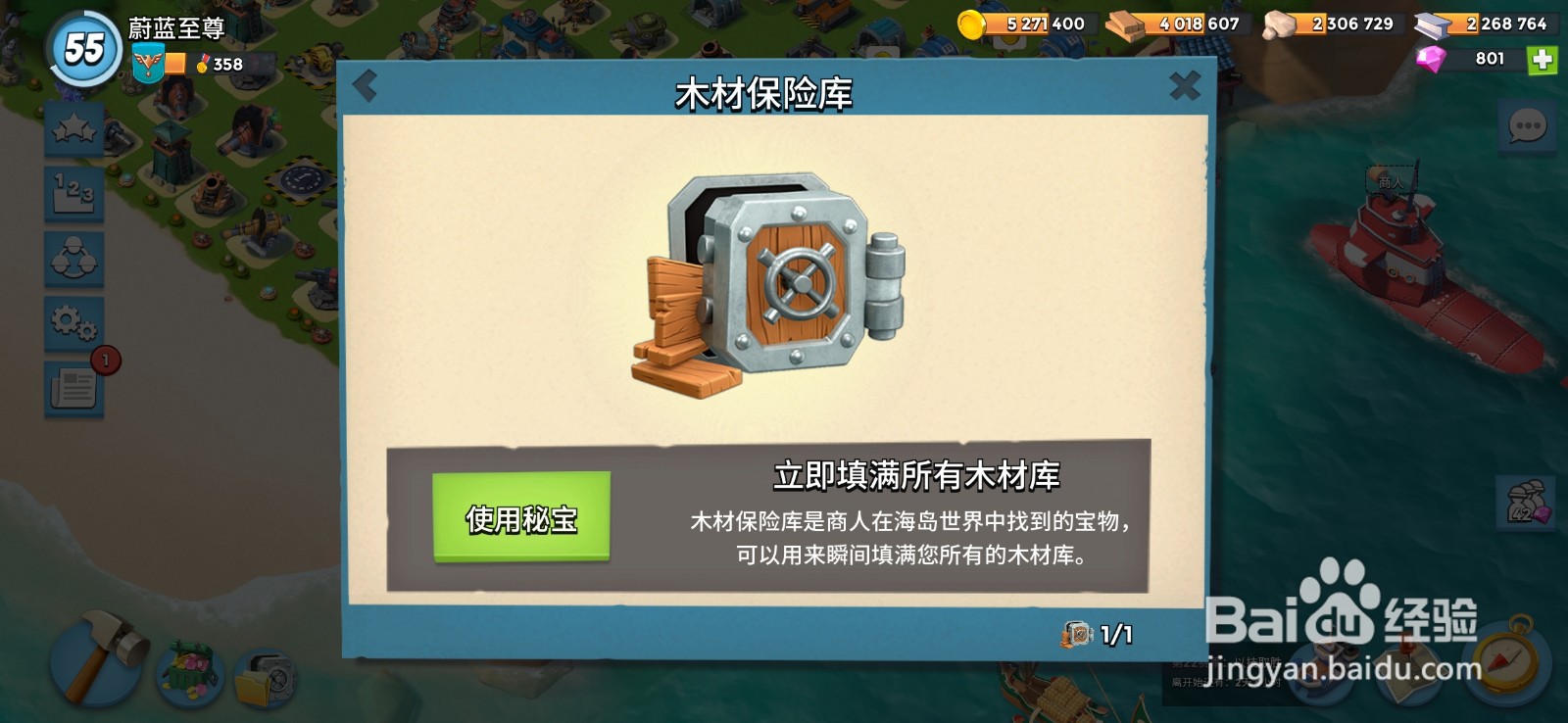Open the settings gear icon

pos(73,322)
